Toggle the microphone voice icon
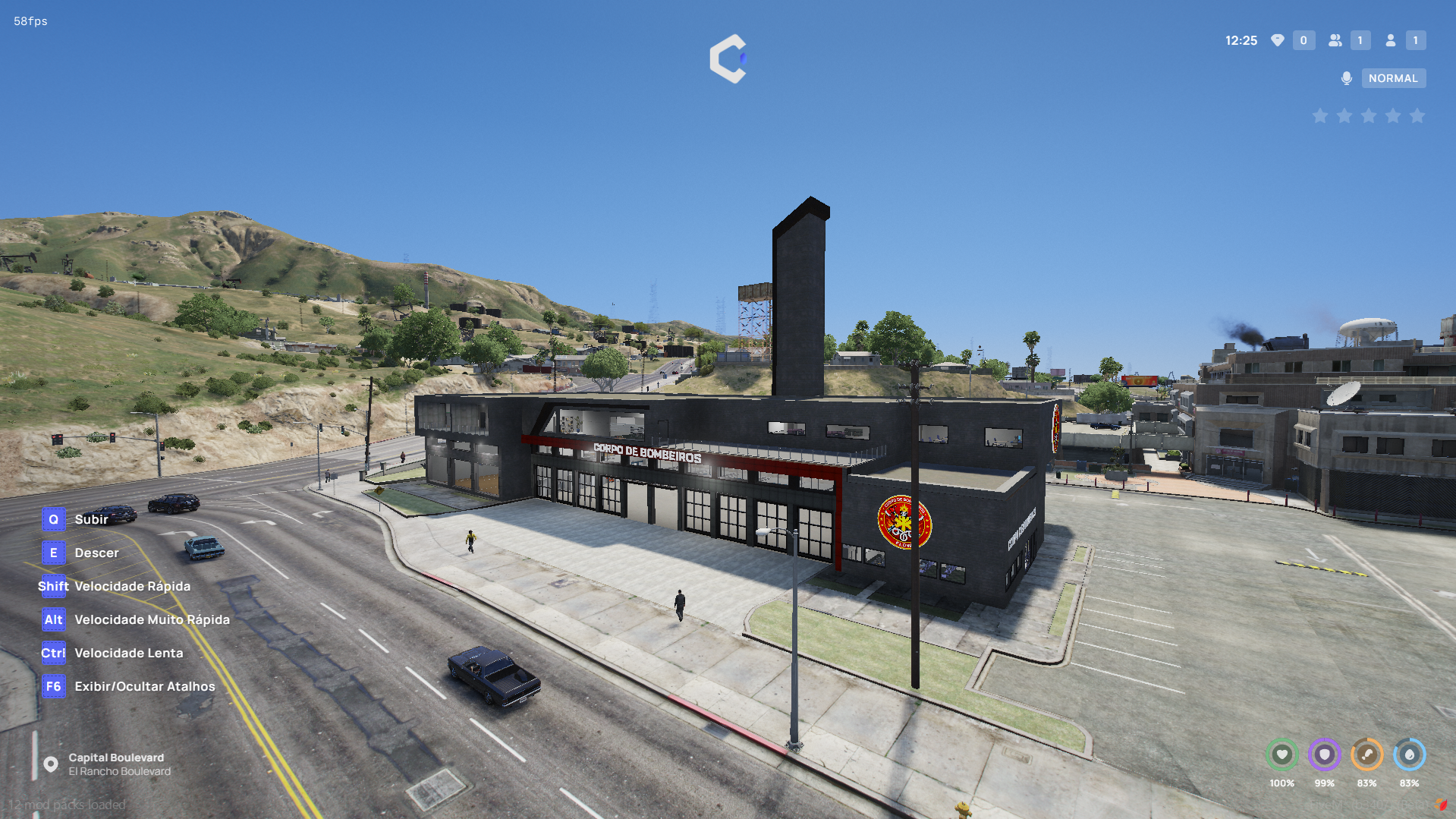The width and height of the screenshot is (1456, 819). point(1347,78)
